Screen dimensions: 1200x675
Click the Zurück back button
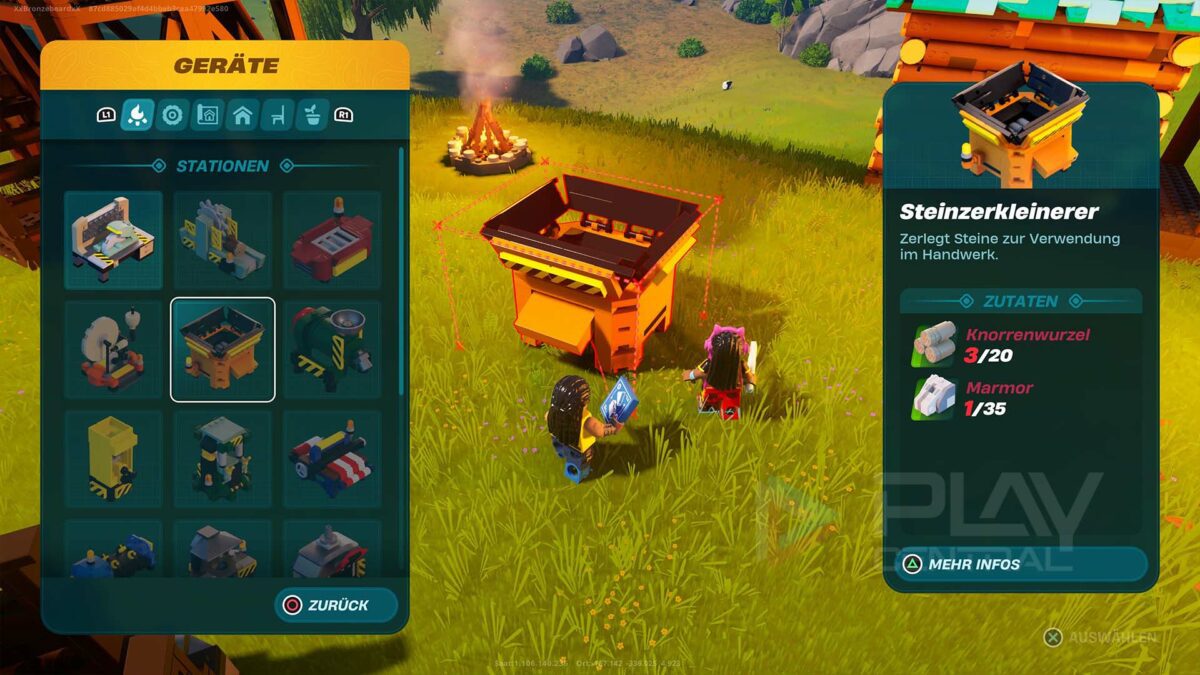[x=336, y=605]
